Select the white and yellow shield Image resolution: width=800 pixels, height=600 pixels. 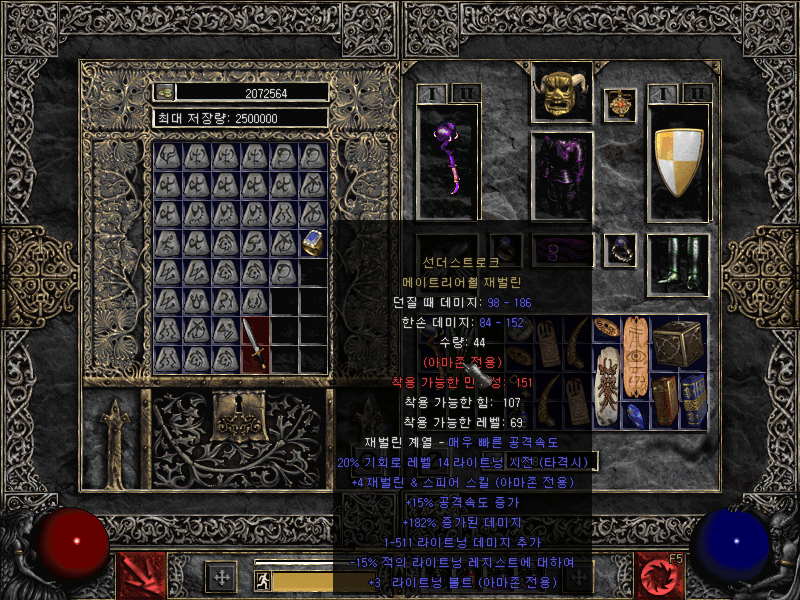679,160
